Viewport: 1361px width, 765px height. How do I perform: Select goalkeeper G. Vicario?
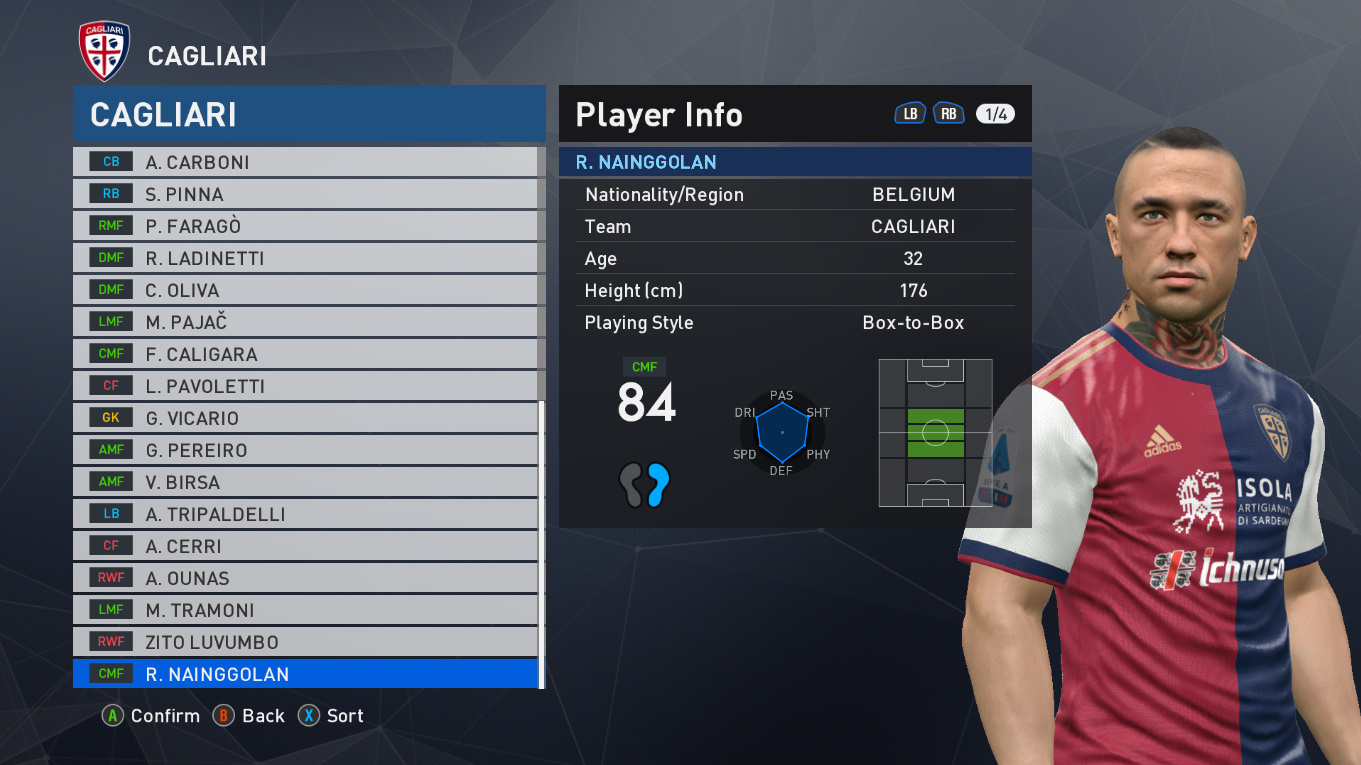(305, 418)
